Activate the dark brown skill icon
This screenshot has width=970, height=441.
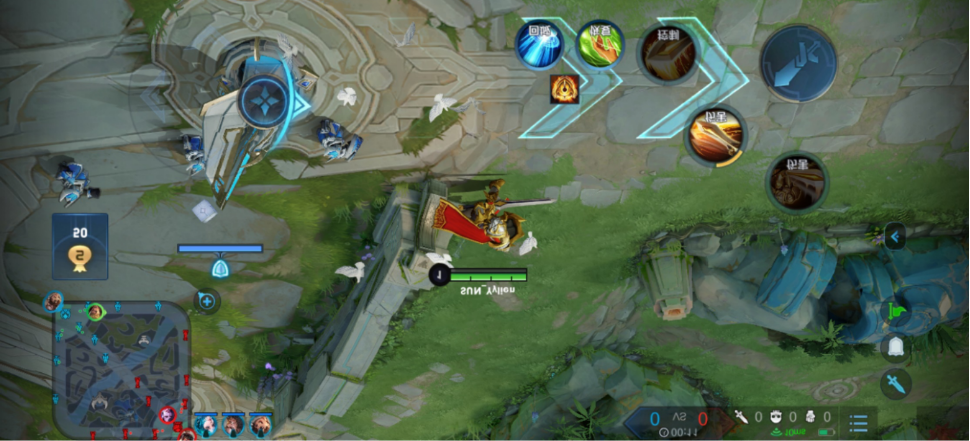pos(797,182)
